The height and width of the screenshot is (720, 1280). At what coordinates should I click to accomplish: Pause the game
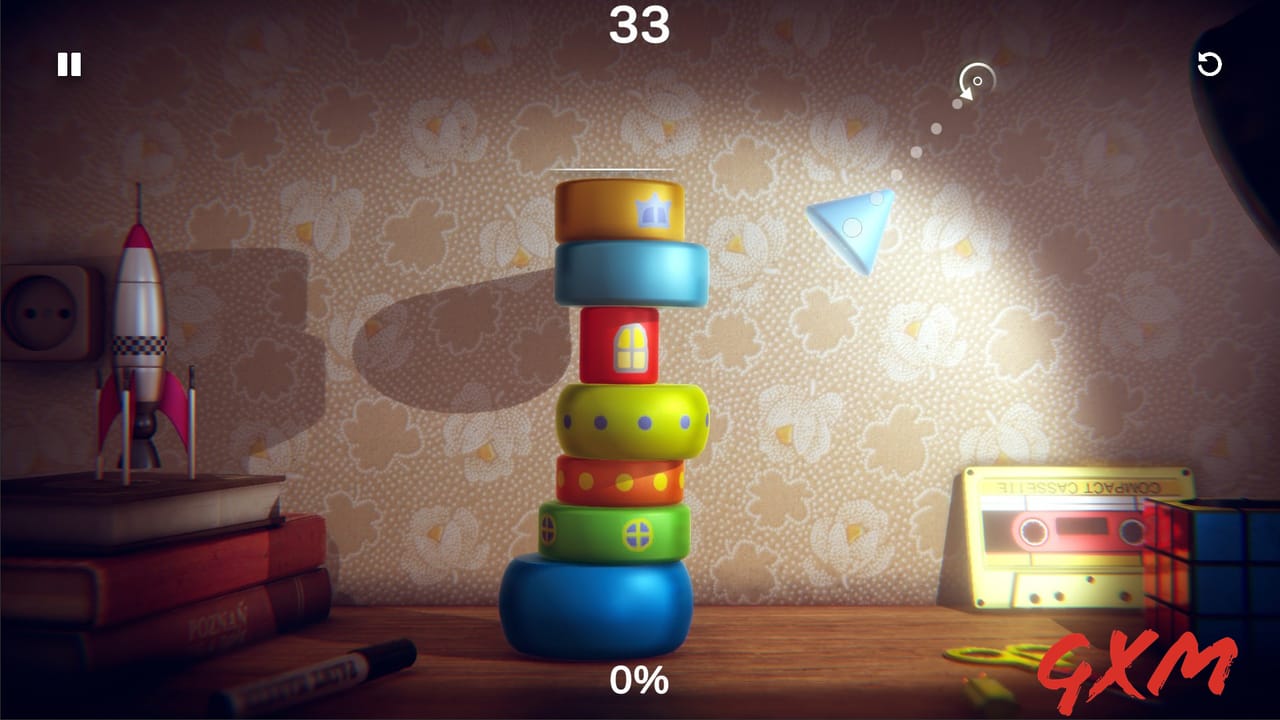[x=67, y=65]
